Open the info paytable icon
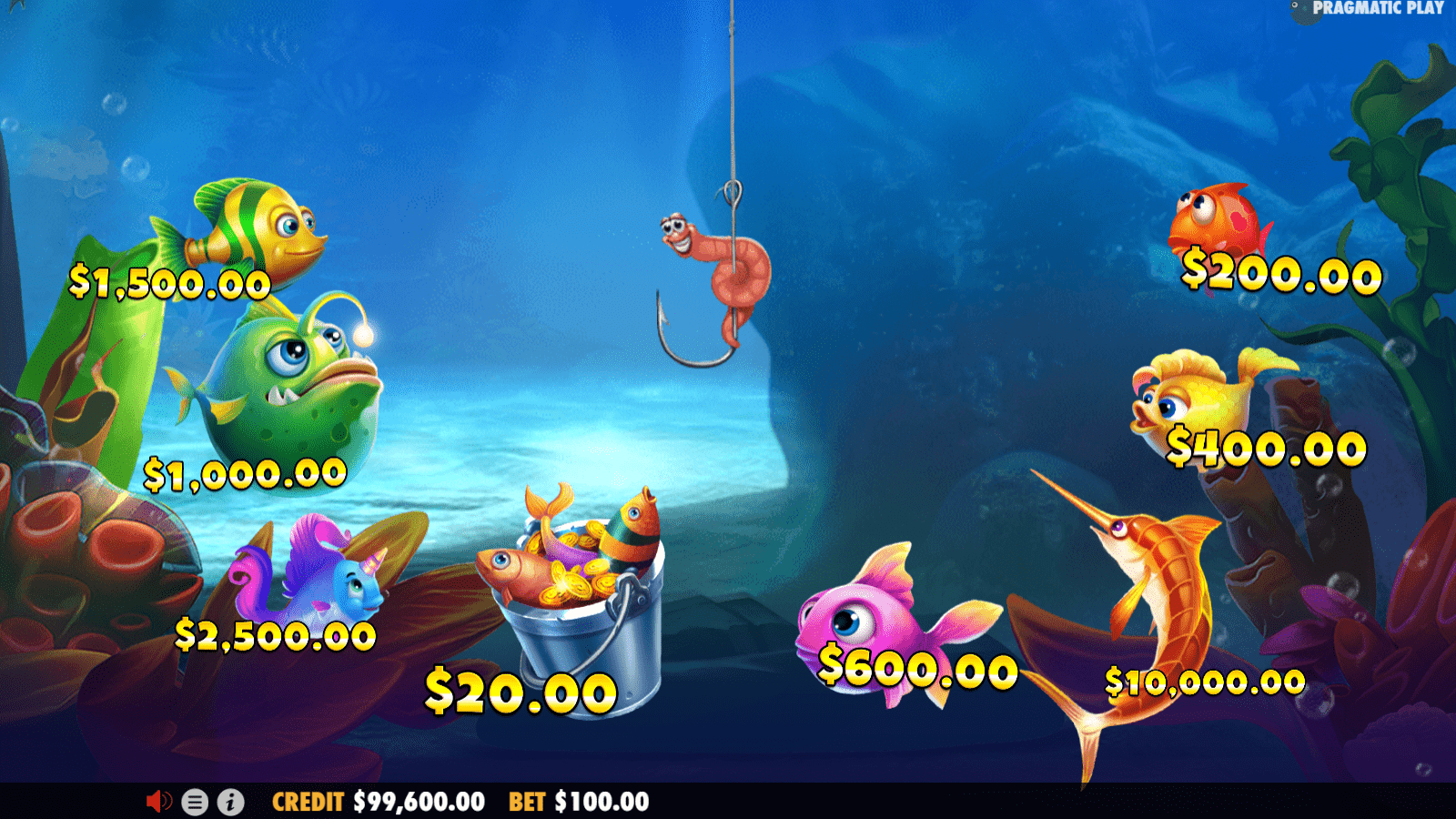 coord(229,803)
